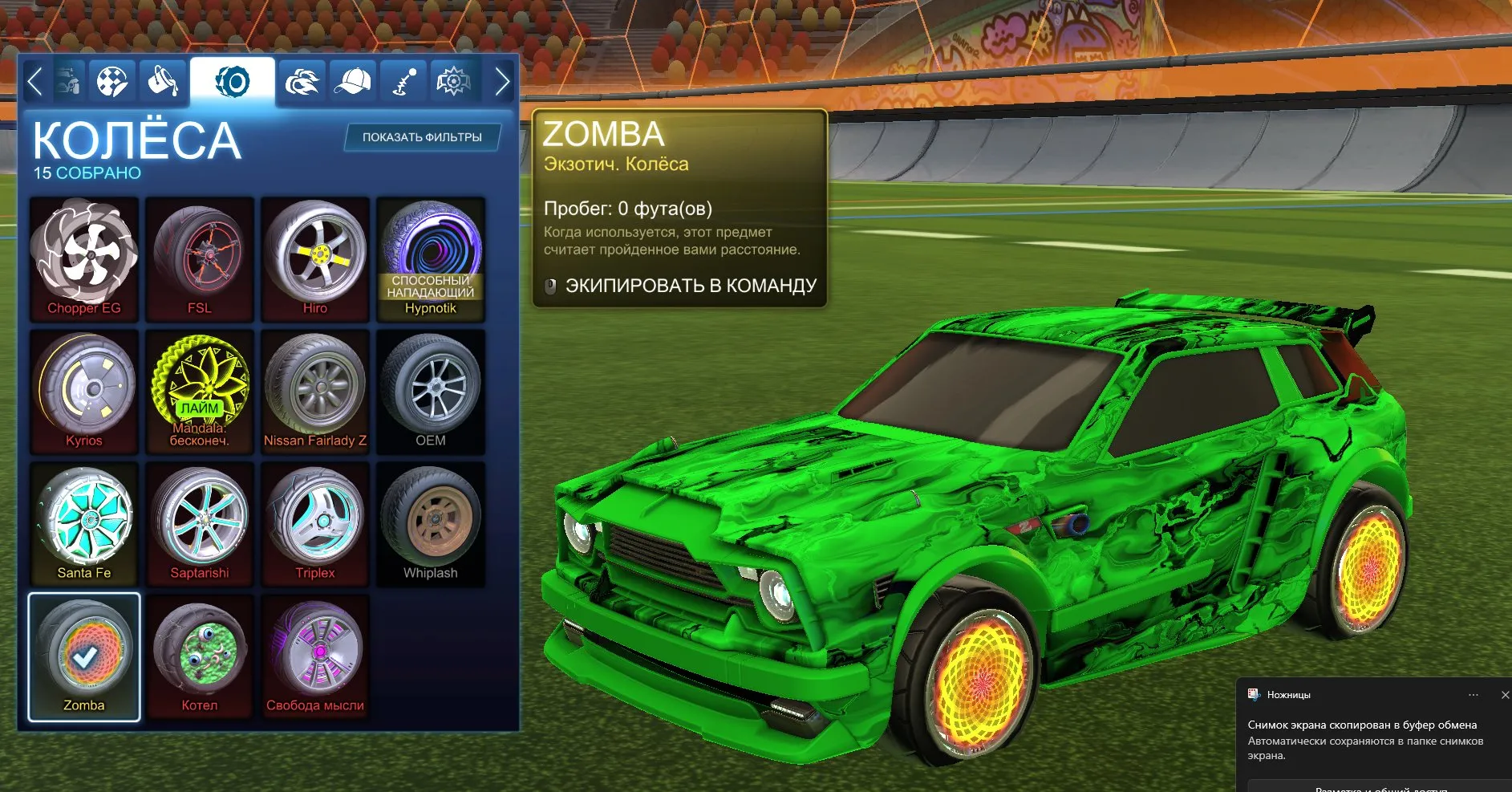Select the Whiplash wheel thumbnail
The image size is (1512, 792).
[431, 523]
